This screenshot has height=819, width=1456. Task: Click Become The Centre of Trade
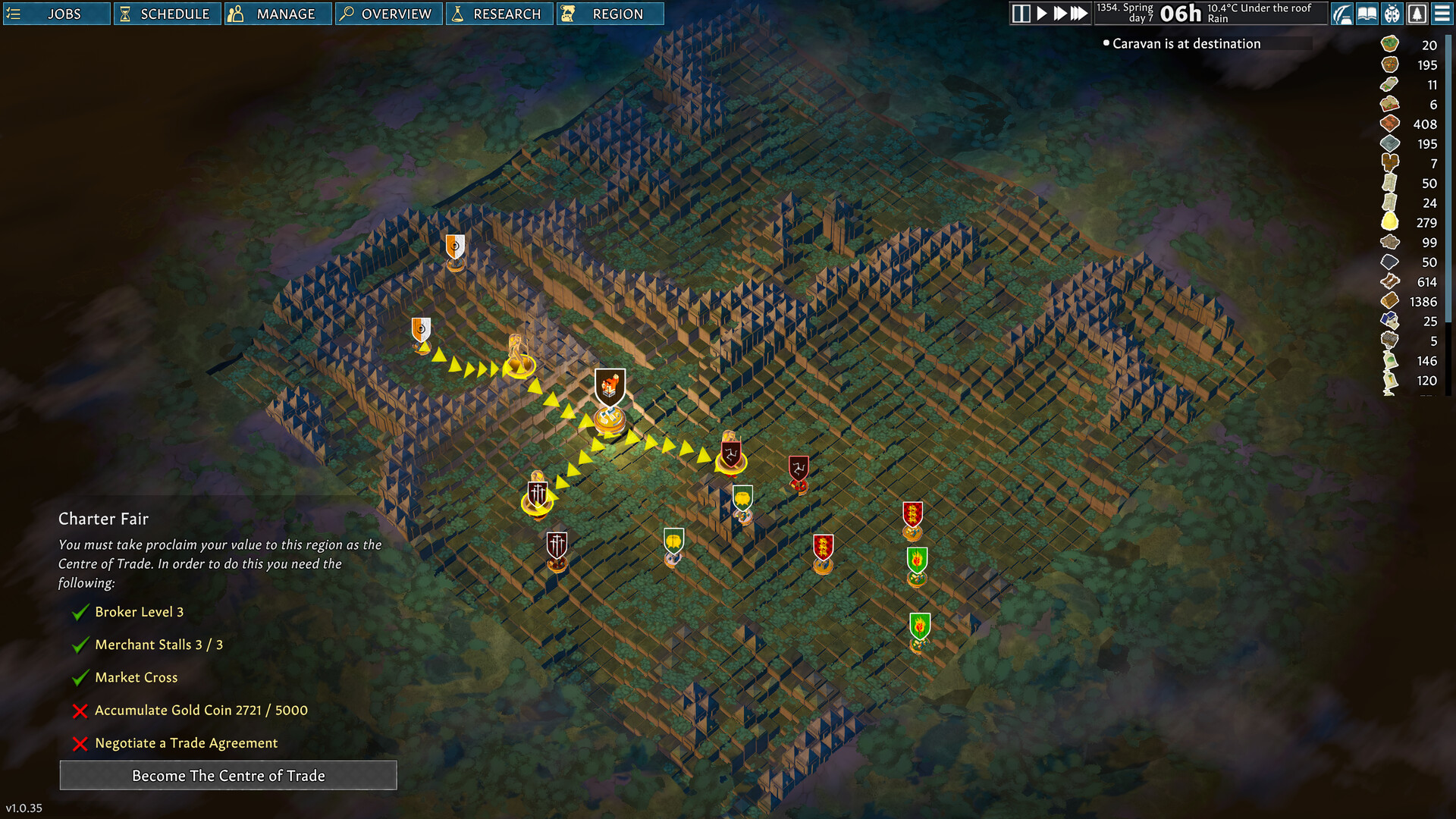pyautogui.click(x=228, y=775)
